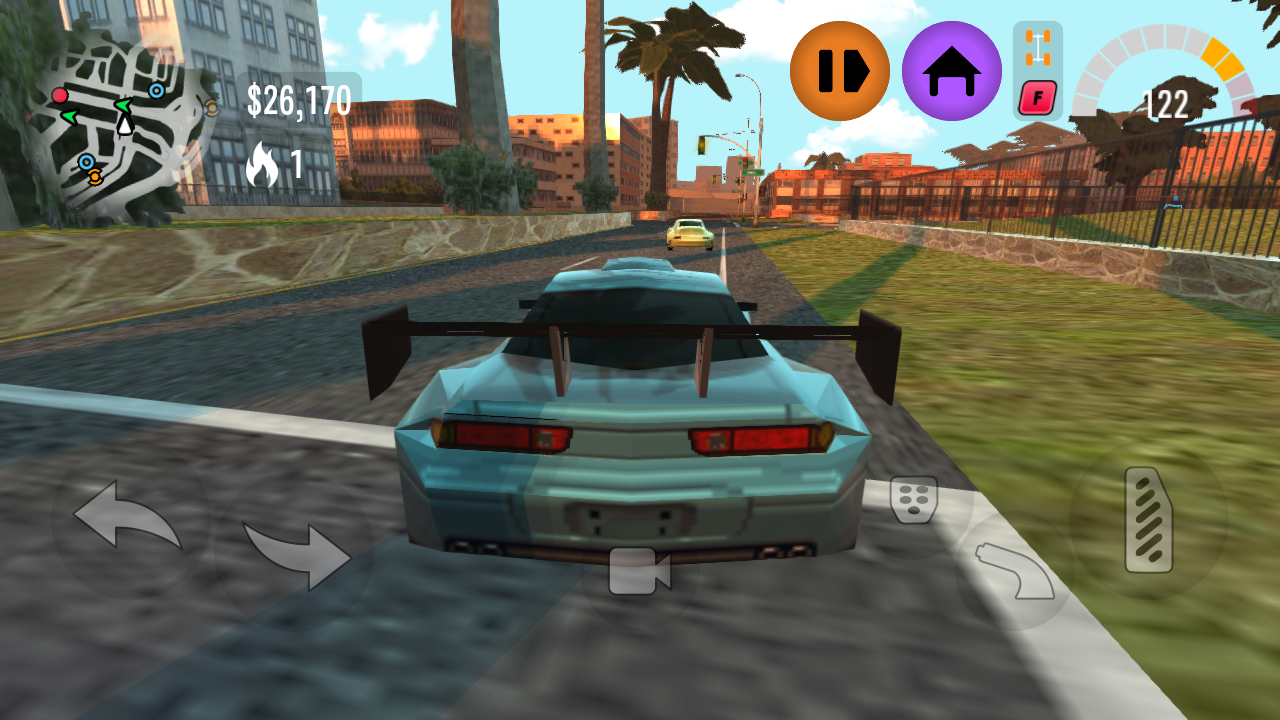1280x720 pixels.
Task: Pause the game
Action: point(840,71)
